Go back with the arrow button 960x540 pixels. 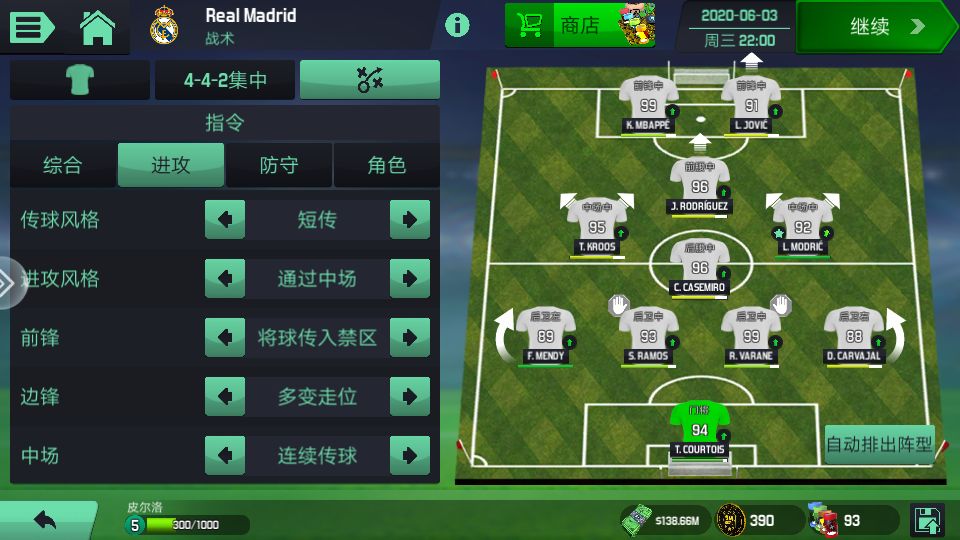tap(45, 520)
